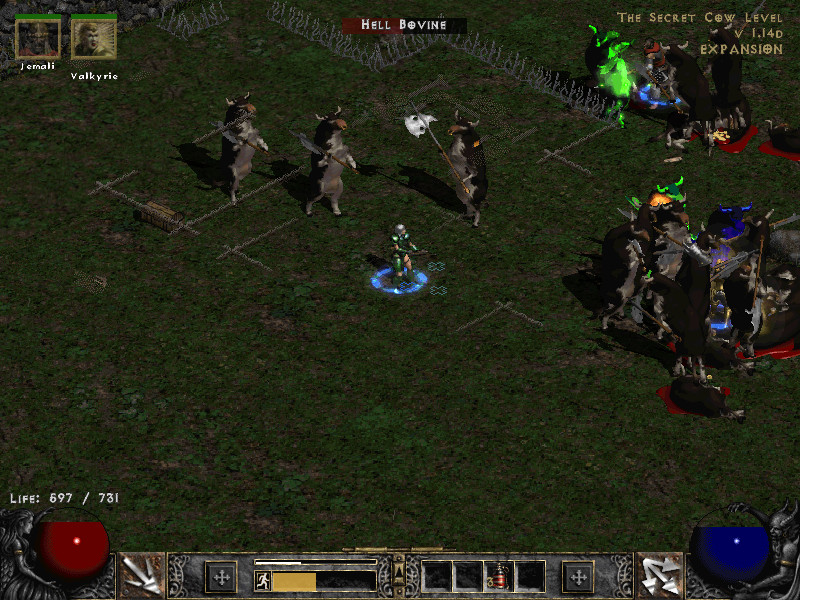Toggle the run/walk running-man icon

point(263,580)
